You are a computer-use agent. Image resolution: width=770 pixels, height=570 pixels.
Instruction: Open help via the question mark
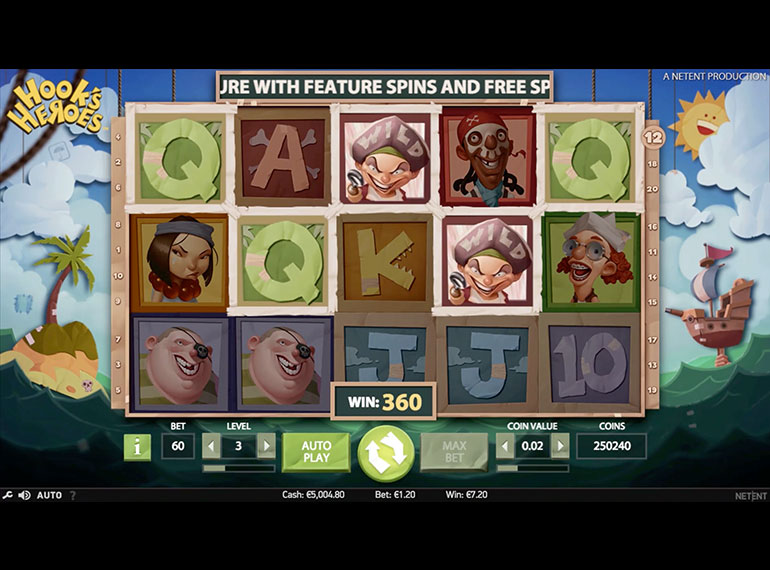pyautogui.click(x=72, y=495)
